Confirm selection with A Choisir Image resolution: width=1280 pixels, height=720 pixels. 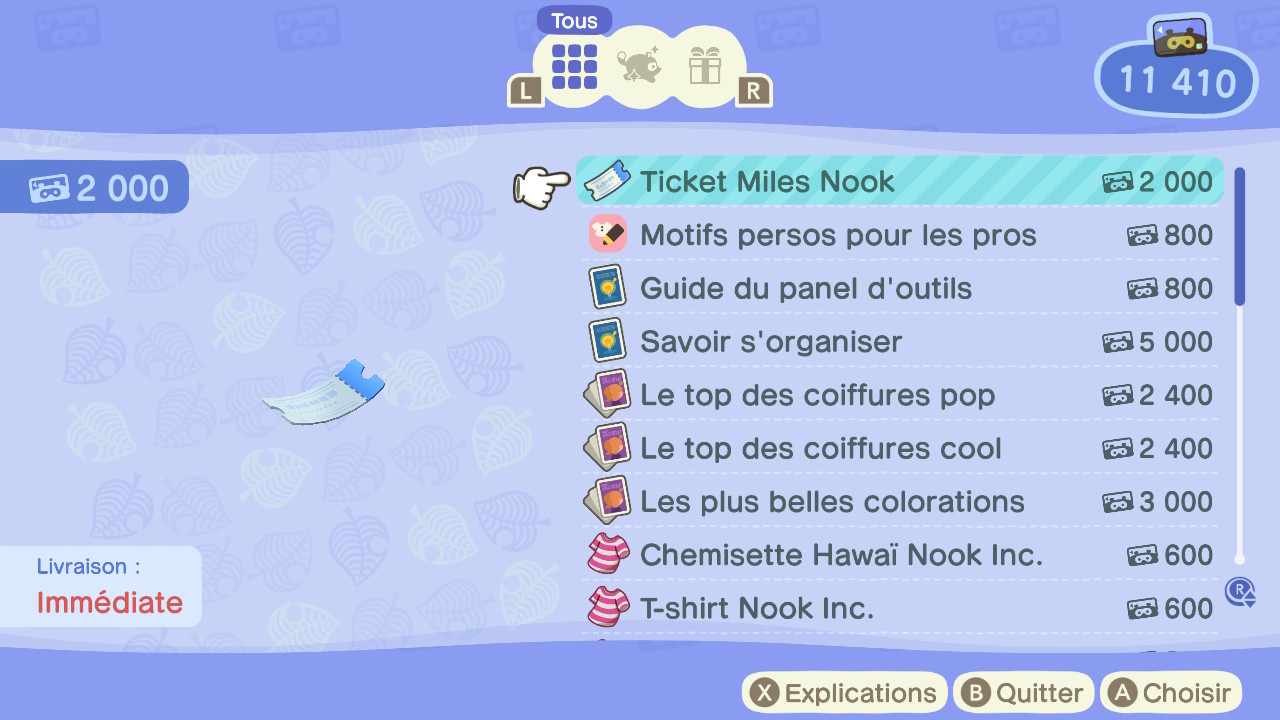(1170, 692)
